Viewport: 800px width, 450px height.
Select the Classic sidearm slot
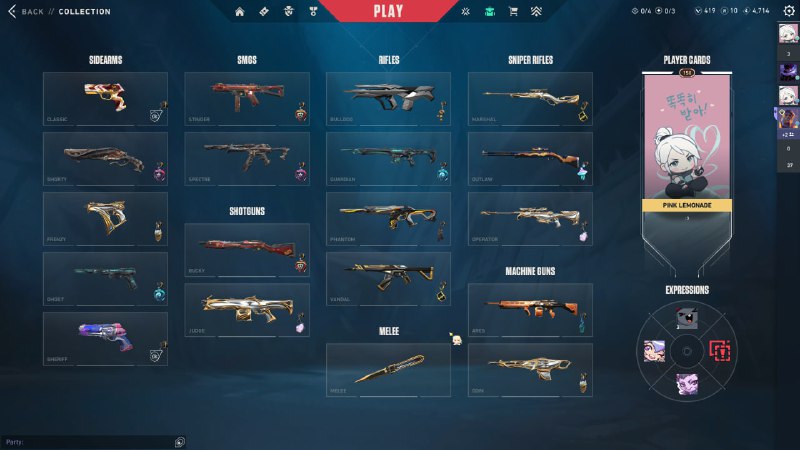pyautogui.click(x=105, y=98)
